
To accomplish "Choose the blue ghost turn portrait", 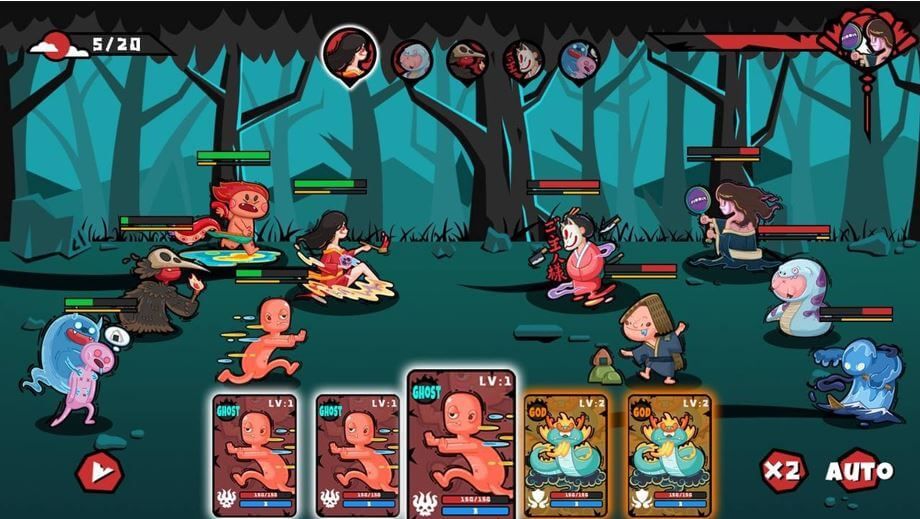I will tap(579, 60).
